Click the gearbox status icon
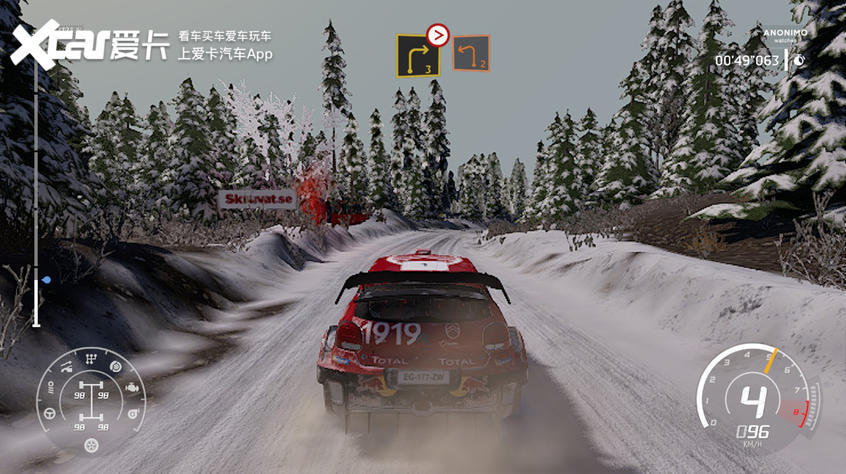846x474 pixels. 92,361
